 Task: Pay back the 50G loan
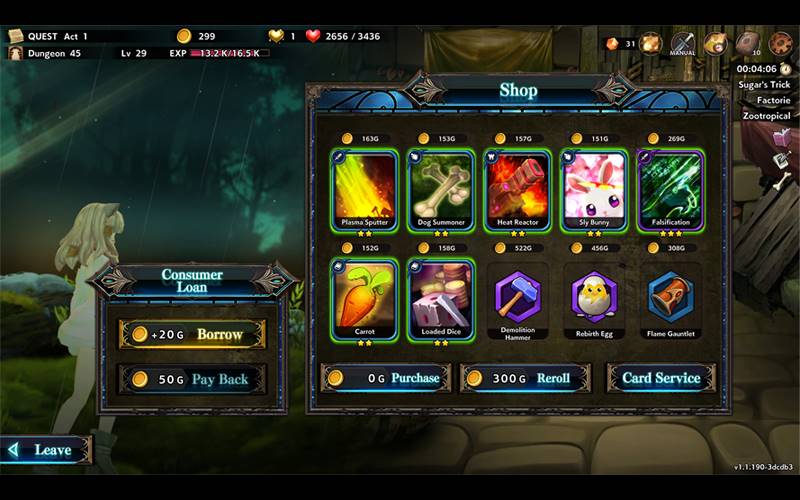[x=192, y=379]
